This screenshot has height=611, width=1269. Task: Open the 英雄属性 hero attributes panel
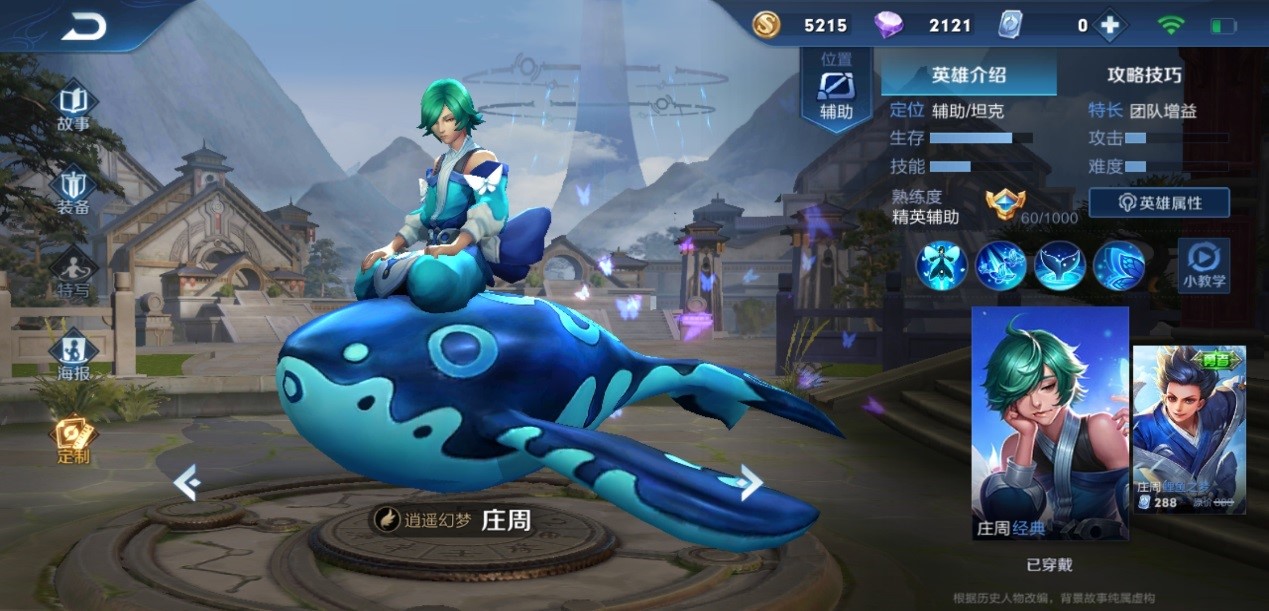coord(1159,203)
